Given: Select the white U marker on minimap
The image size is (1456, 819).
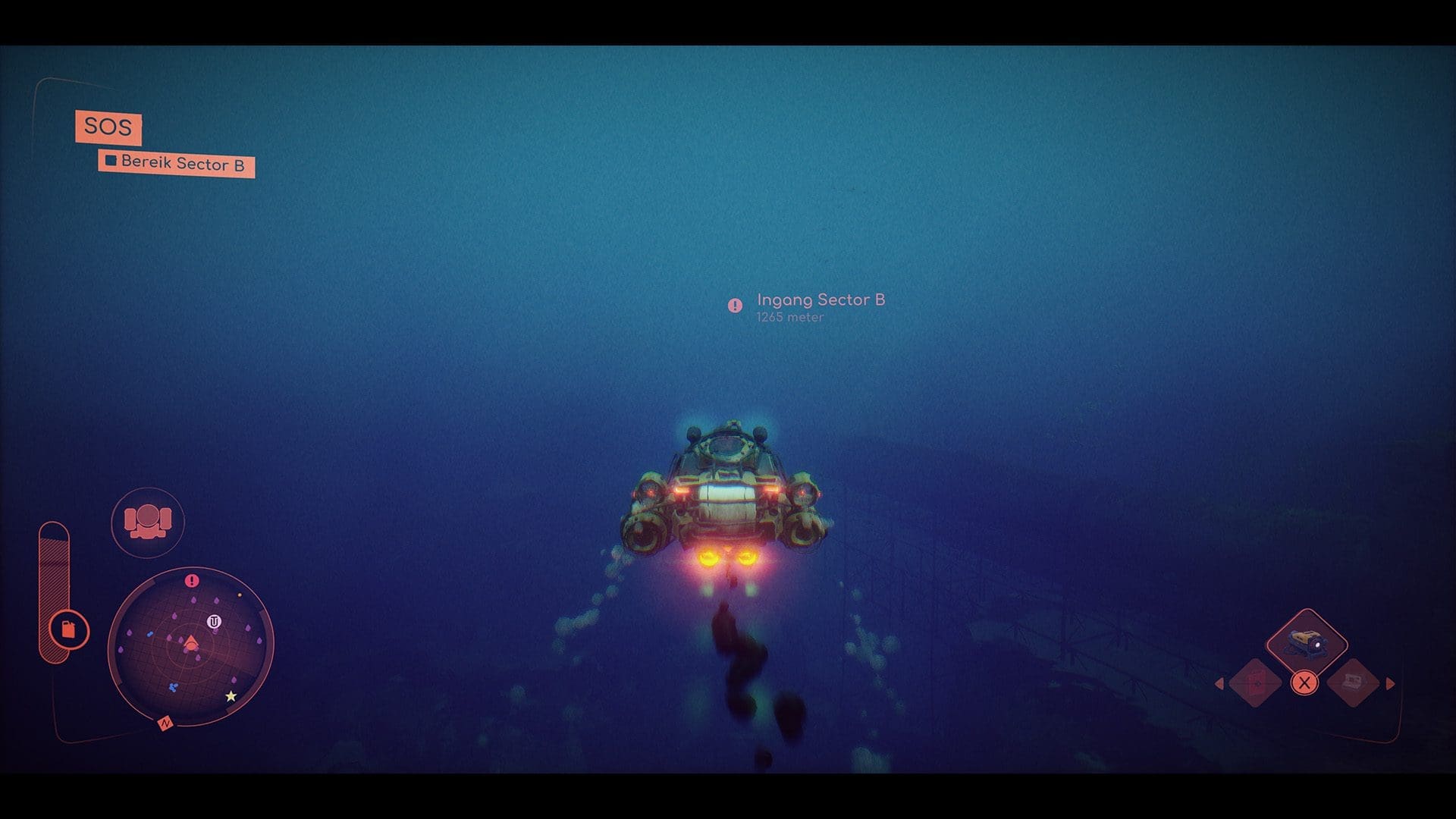Looking at the screenshot, I should (214, 623).
